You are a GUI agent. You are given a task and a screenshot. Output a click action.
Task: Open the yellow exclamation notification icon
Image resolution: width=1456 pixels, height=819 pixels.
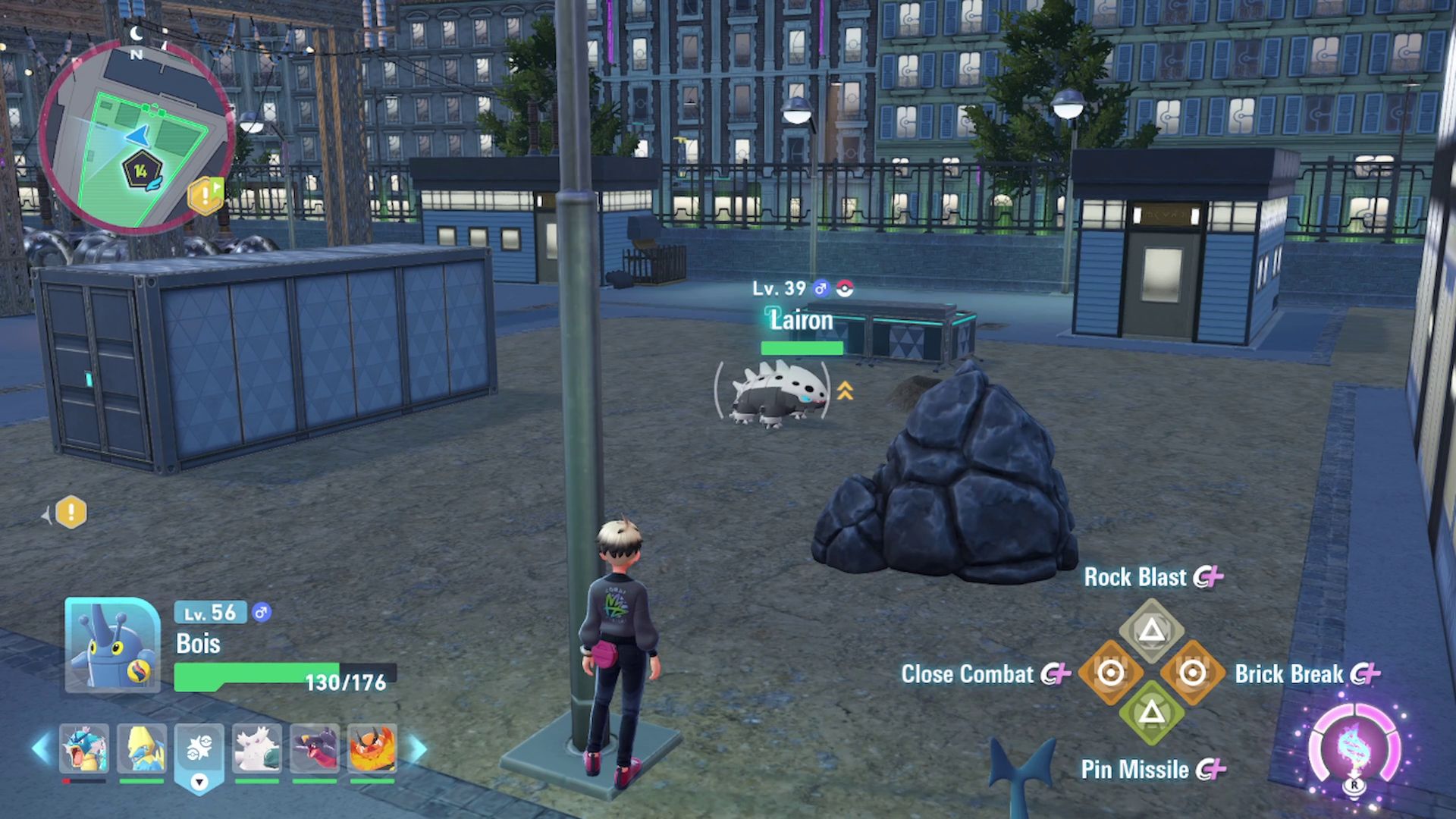tap(71, 513)
